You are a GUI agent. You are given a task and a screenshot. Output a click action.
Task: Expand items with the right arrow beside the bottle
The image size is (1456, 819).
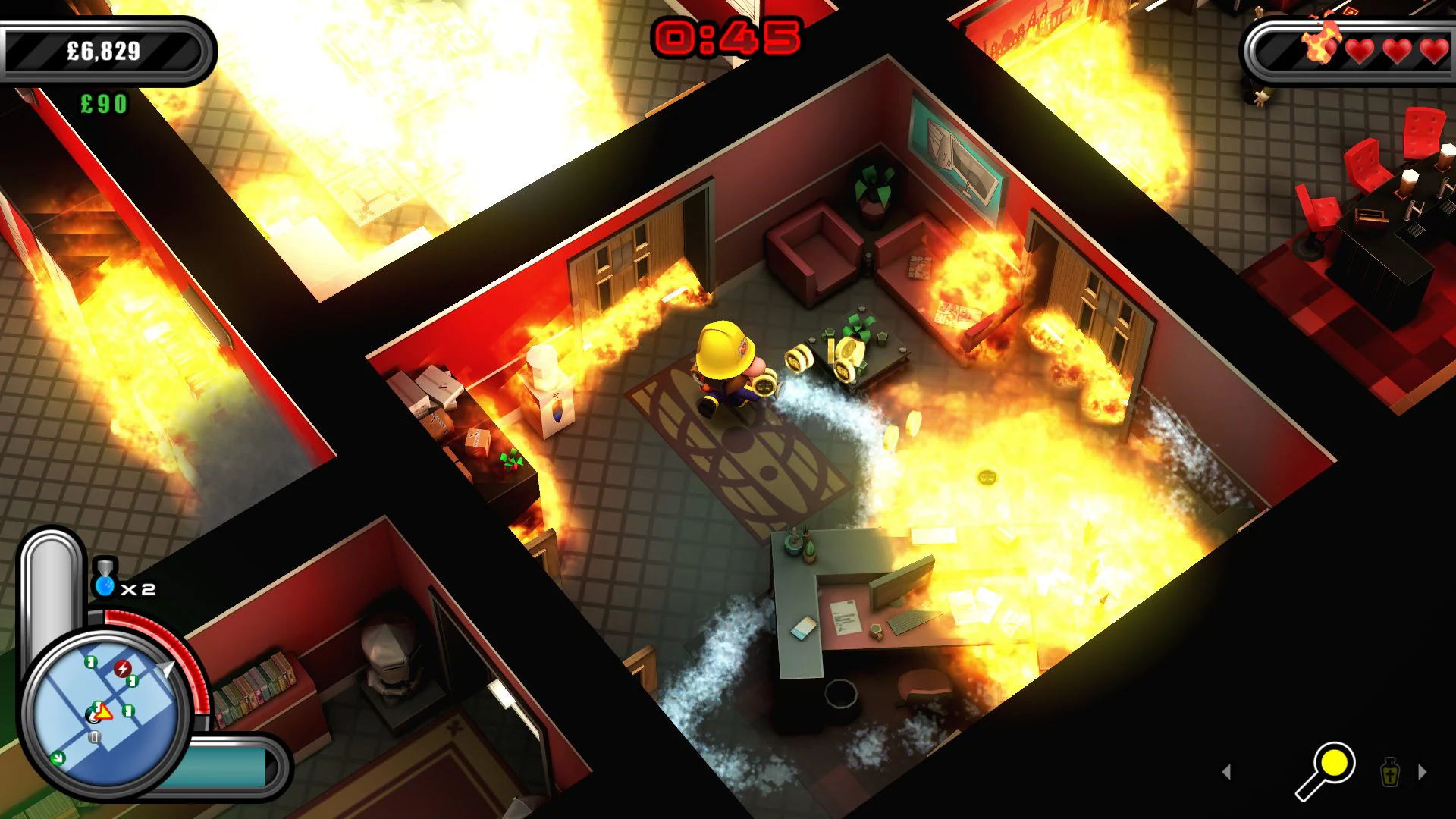(1421, 770)
